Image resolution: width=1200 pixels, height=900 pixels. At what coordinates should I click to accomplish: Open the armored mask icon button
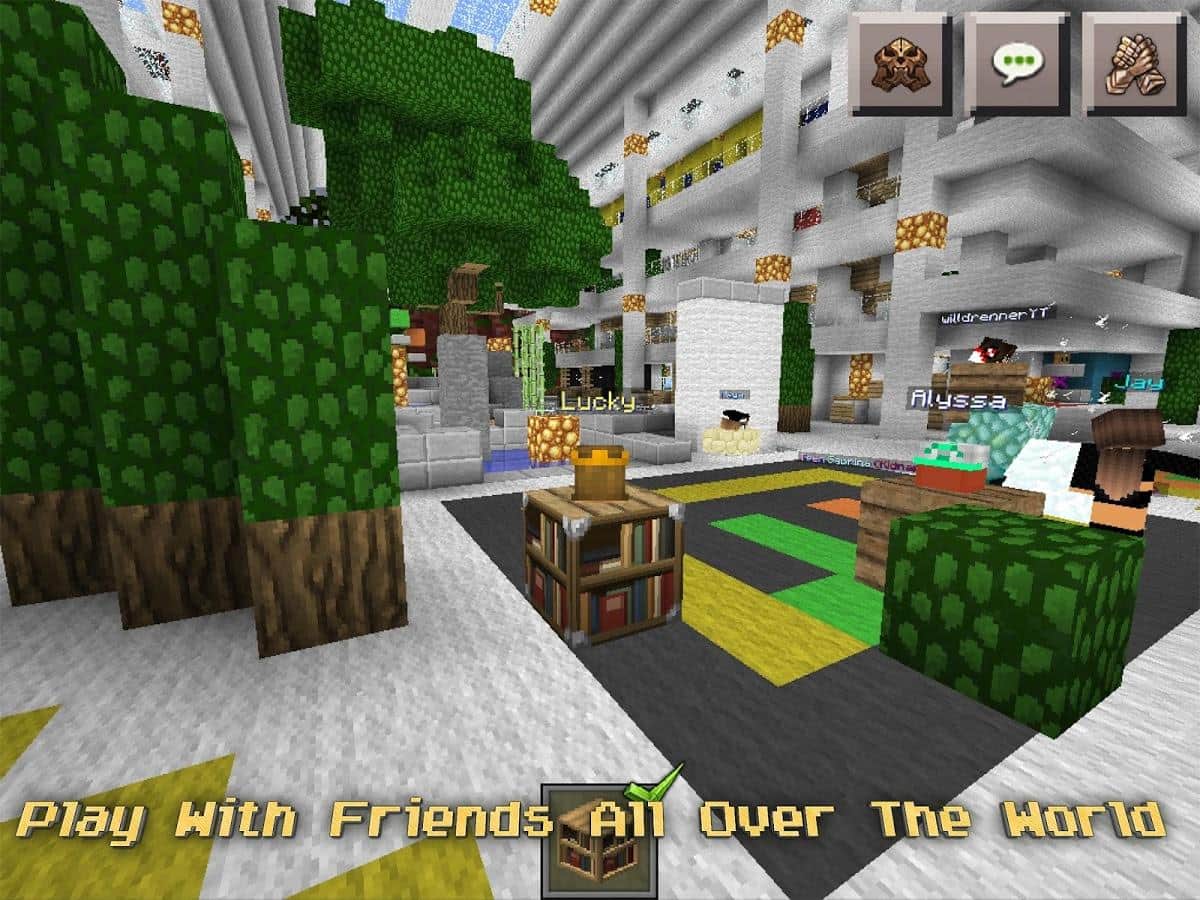899,63
